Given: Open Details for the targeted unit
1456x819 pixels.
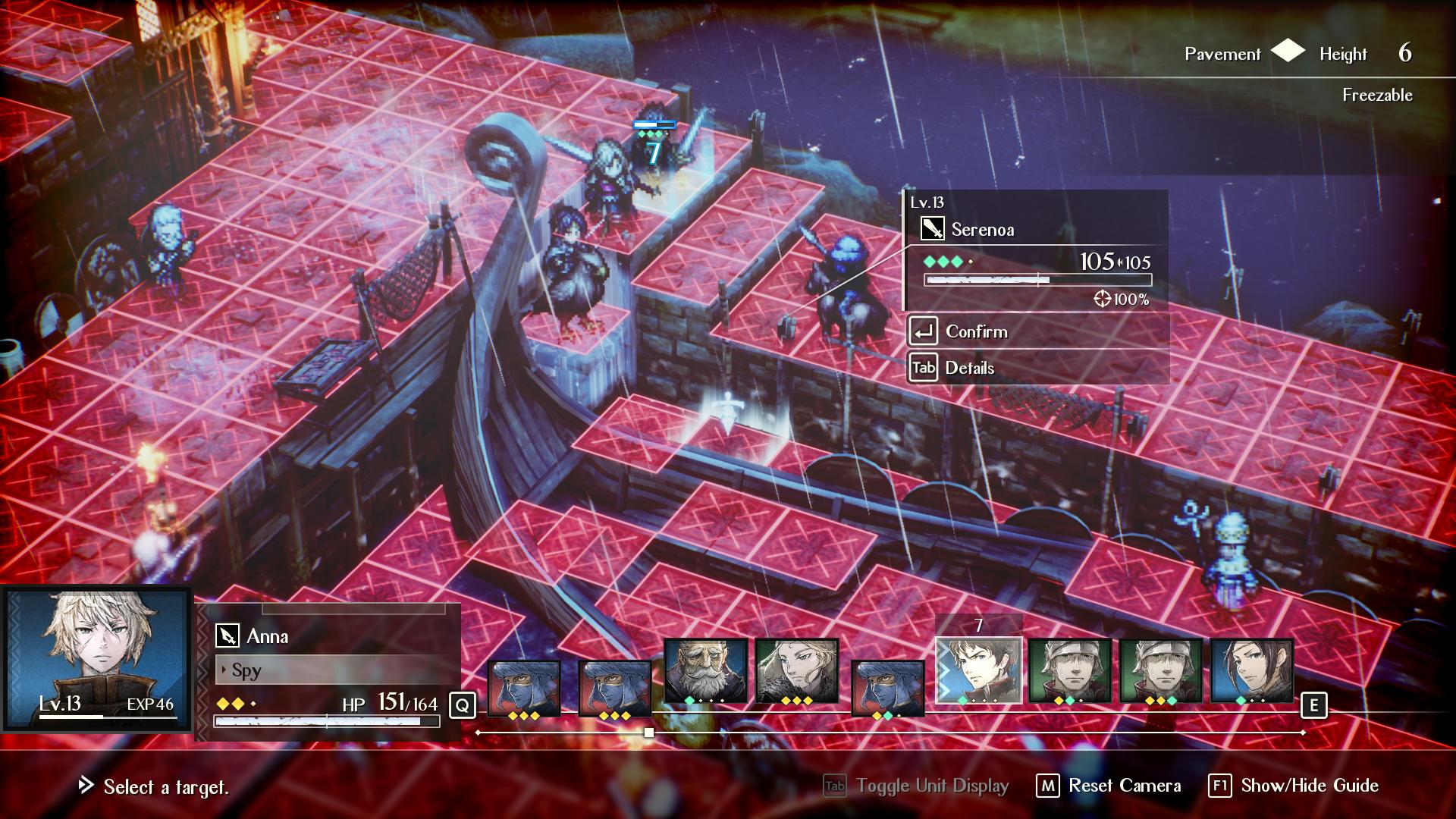Looking at the screenshot, I should click(969, 369).
